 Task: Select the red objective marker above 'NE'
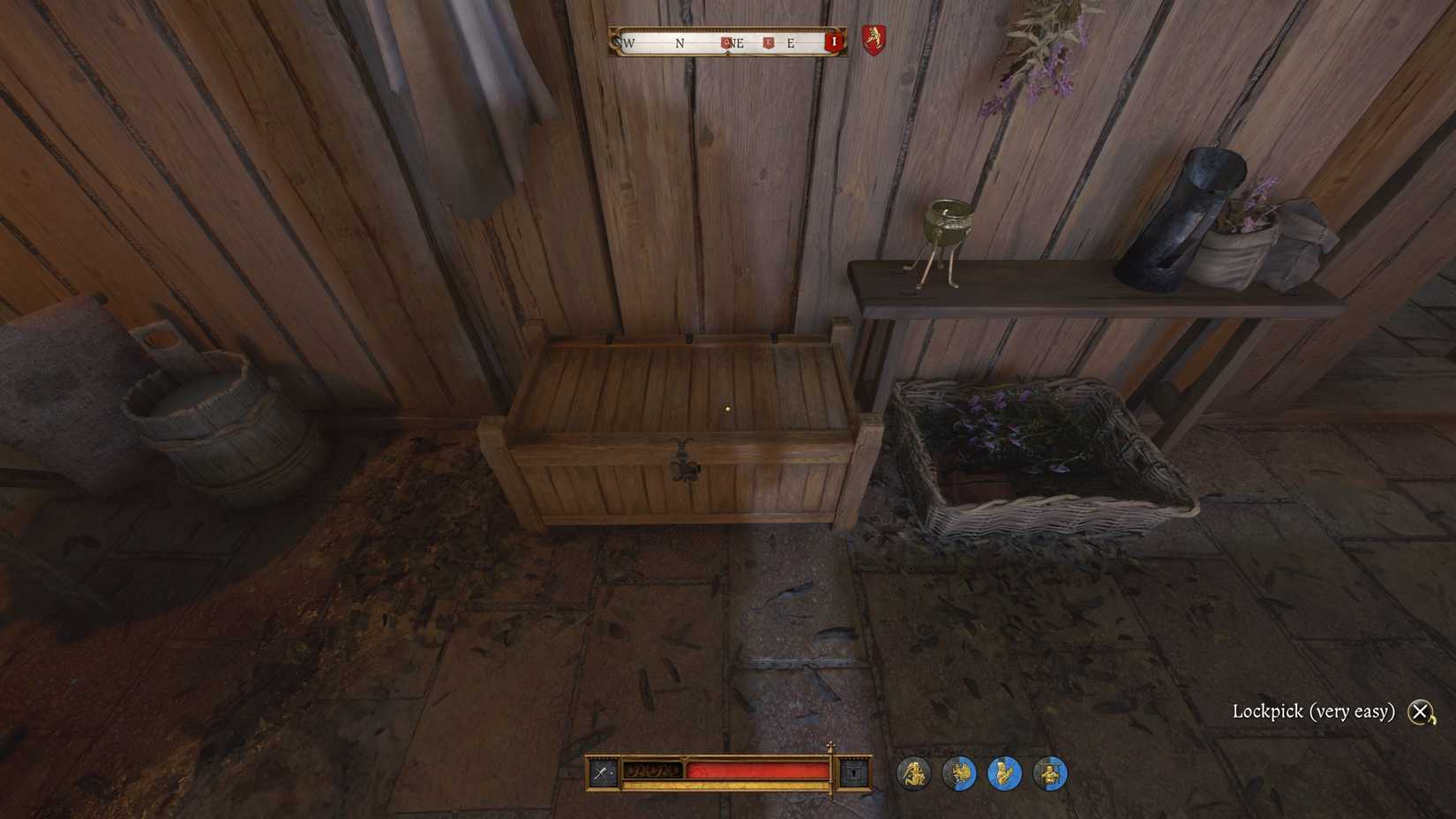726,41
